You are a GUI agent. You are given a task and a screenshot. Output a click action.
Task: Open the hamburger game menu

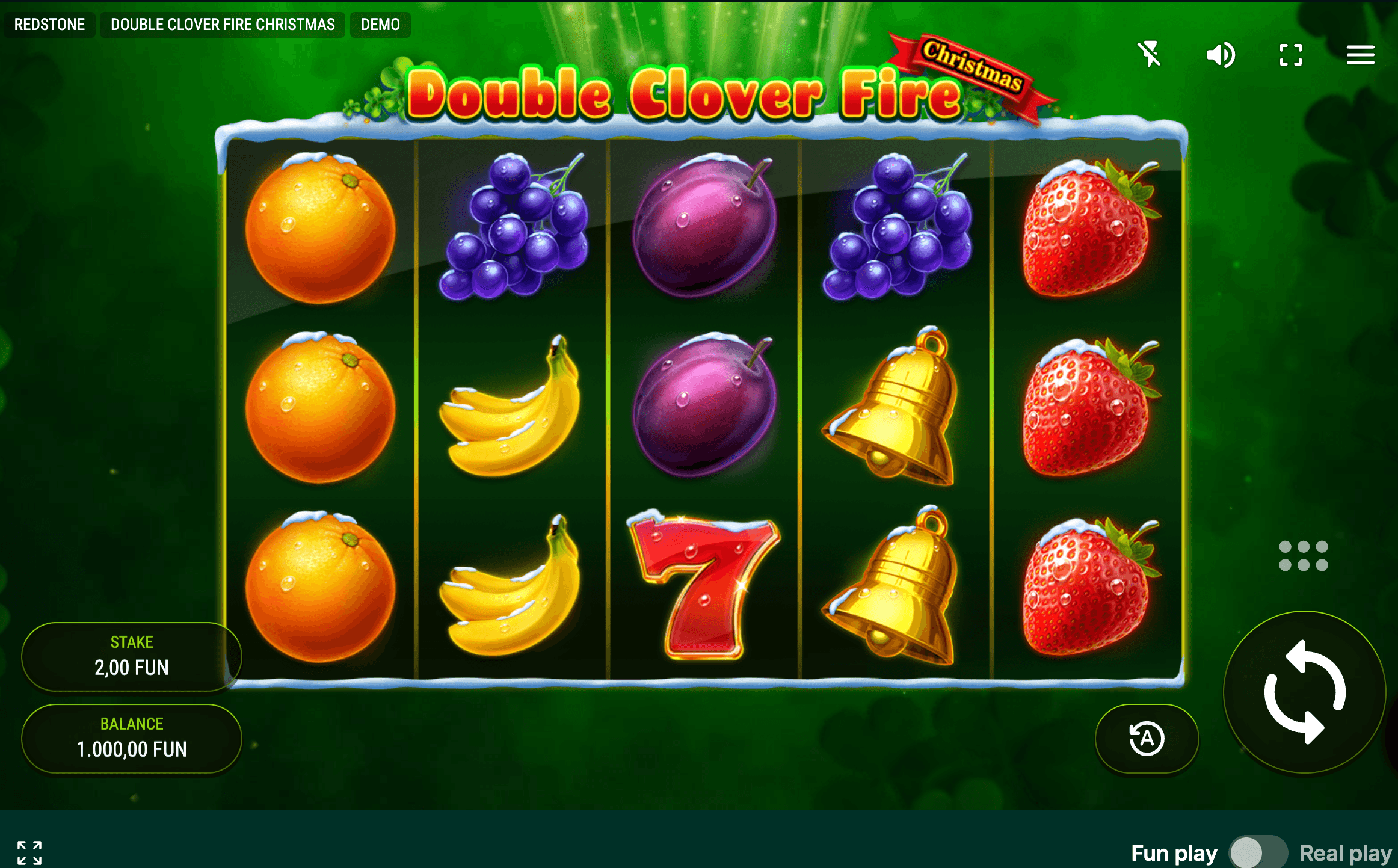[1361, 55]
